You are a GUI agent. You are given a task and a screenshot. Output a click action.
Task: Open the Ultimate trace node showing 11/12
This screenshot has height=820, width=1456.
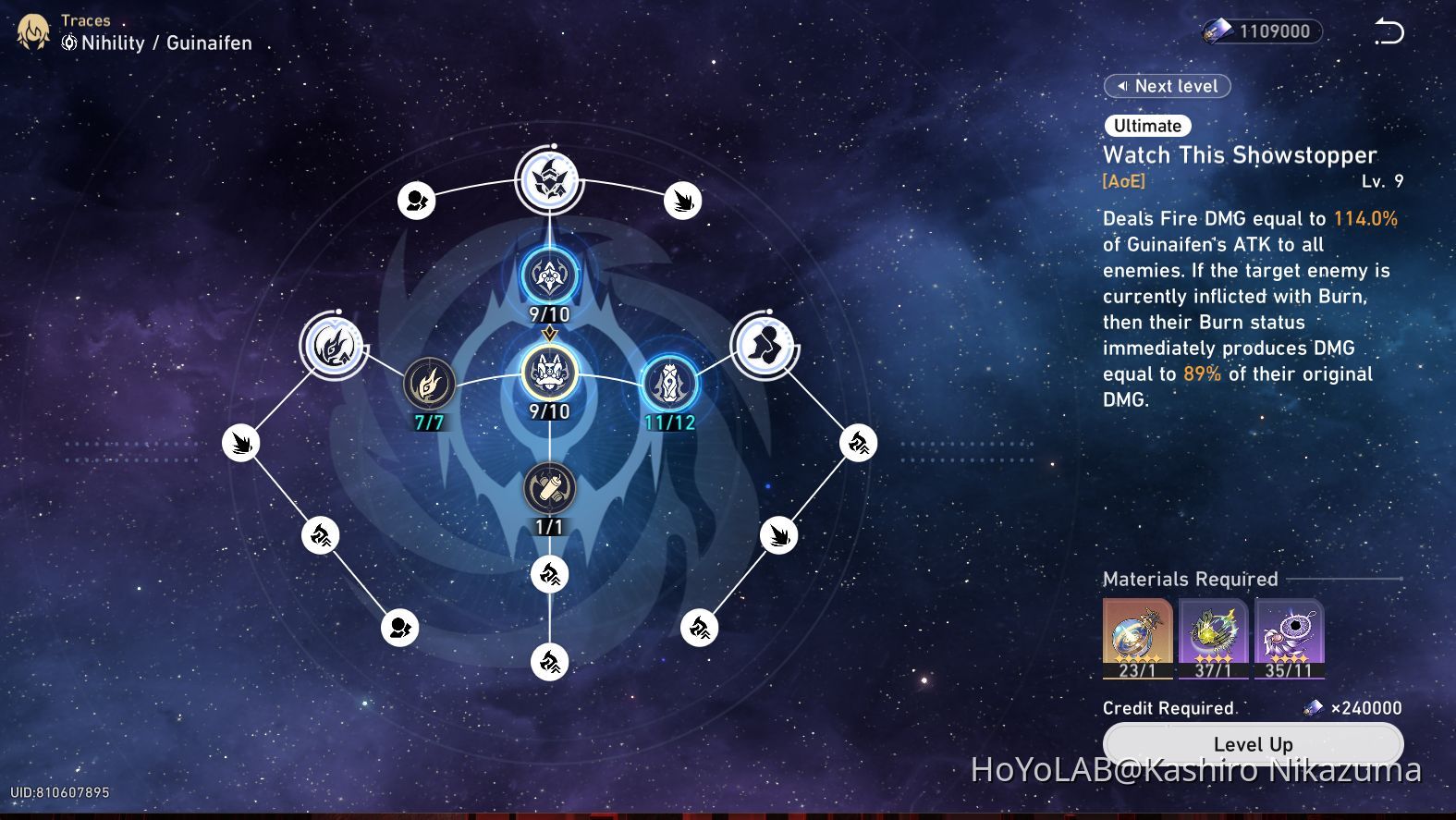(x=670, y=382)
